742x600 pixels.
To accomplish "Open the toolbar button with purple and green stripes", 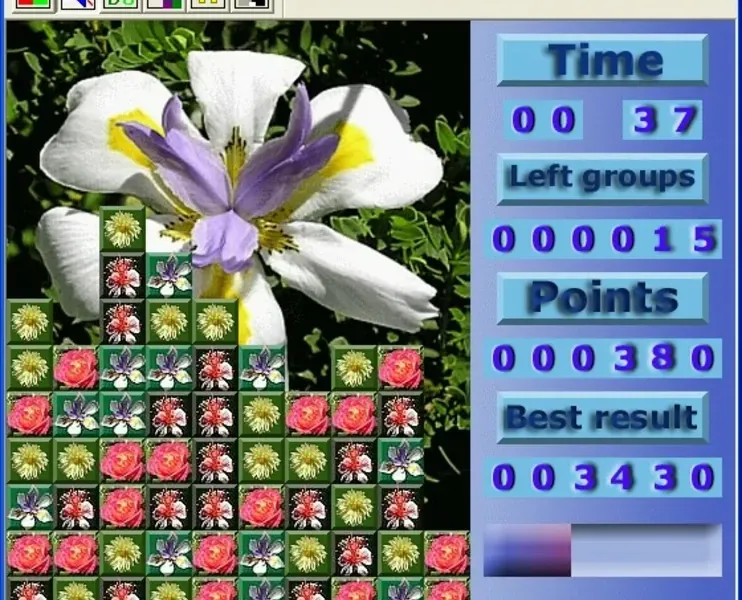I will (165, 5).
